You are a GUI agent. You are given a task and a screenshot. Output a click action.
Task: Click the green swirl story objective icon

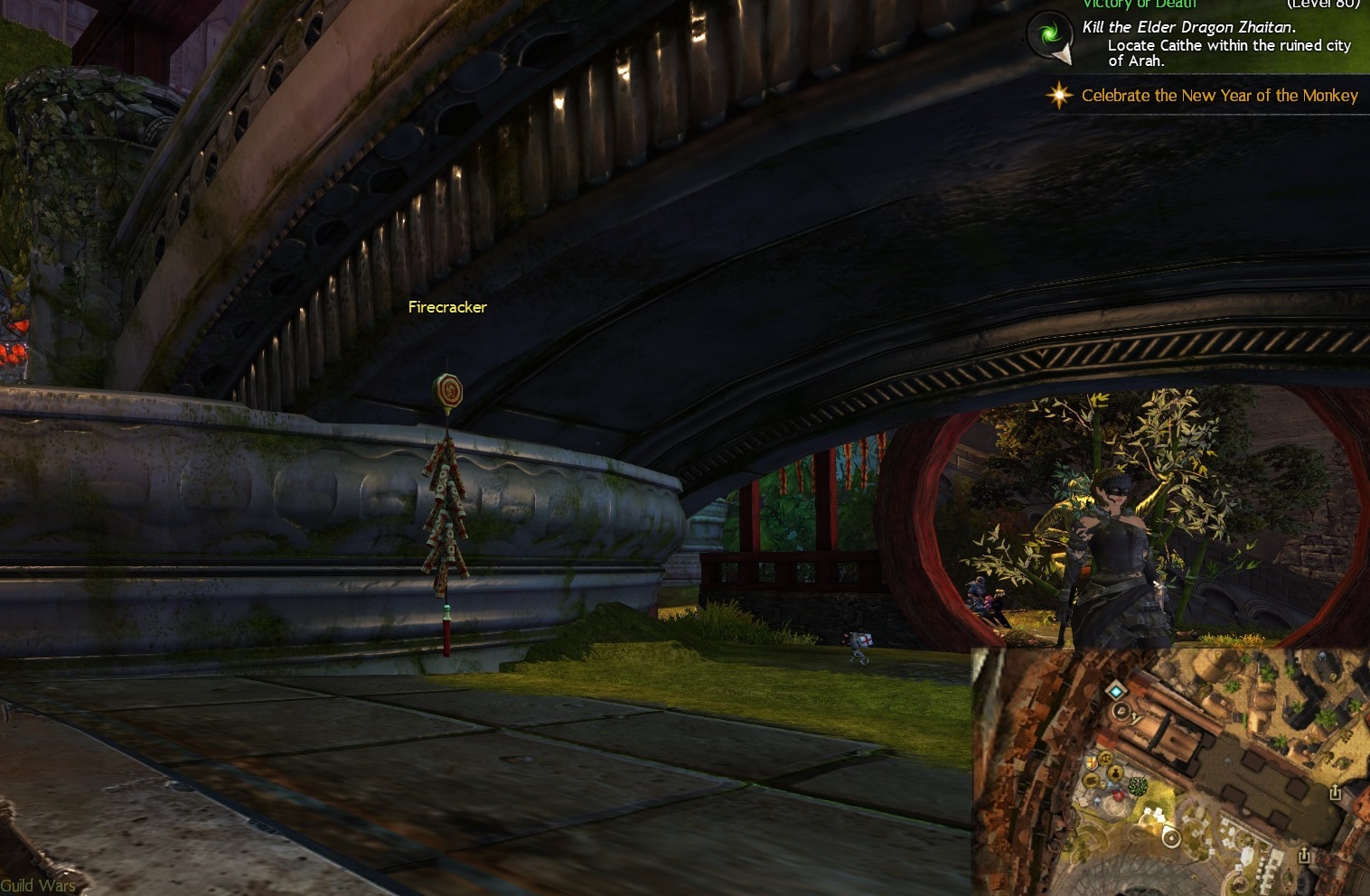click(1049, 36)
